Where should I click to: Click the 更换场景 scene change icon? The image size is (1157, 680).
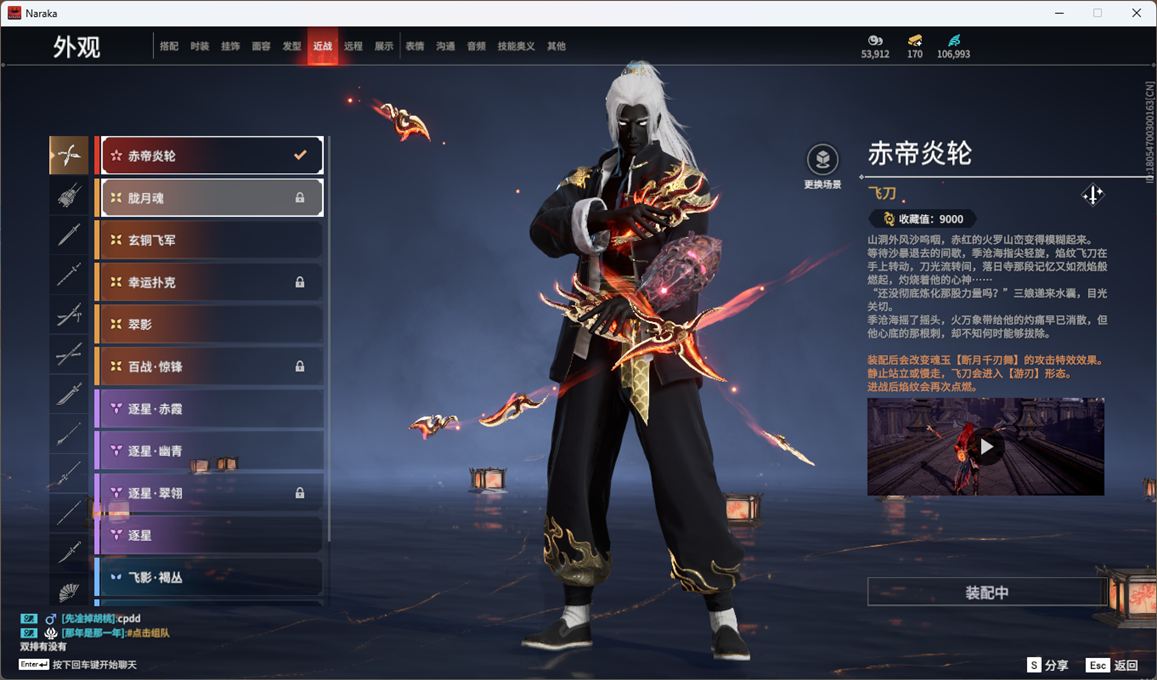pos(822,160)
